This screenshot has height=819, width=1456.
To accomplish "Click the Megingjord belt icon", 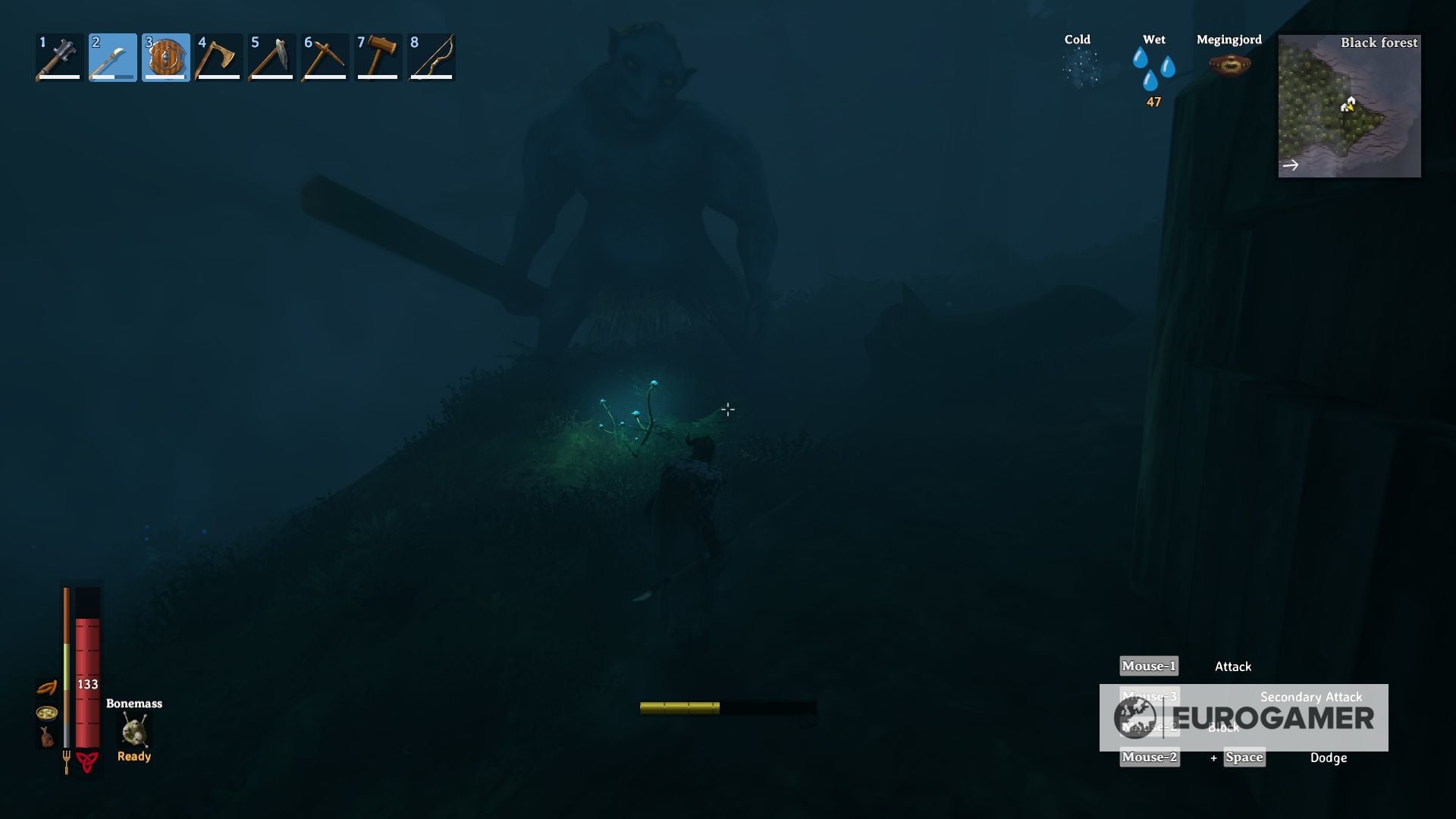I will [x=1228, y=64].
